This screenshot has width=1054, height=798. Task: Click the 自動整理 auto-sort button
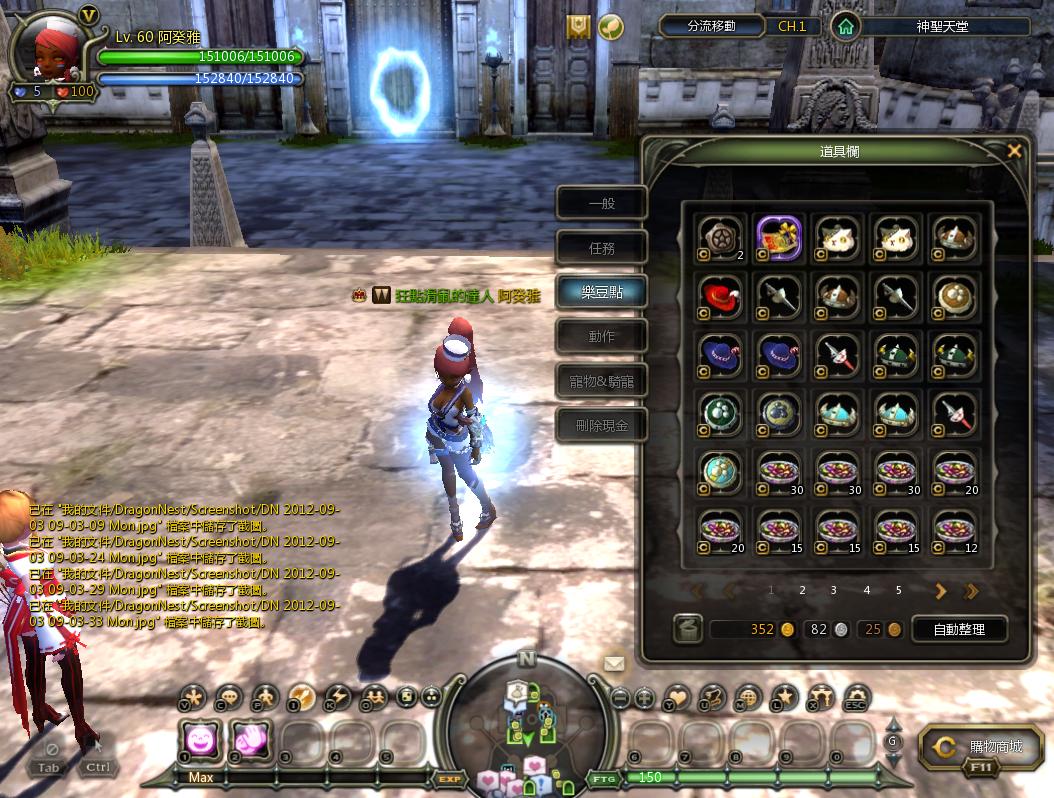958,629
